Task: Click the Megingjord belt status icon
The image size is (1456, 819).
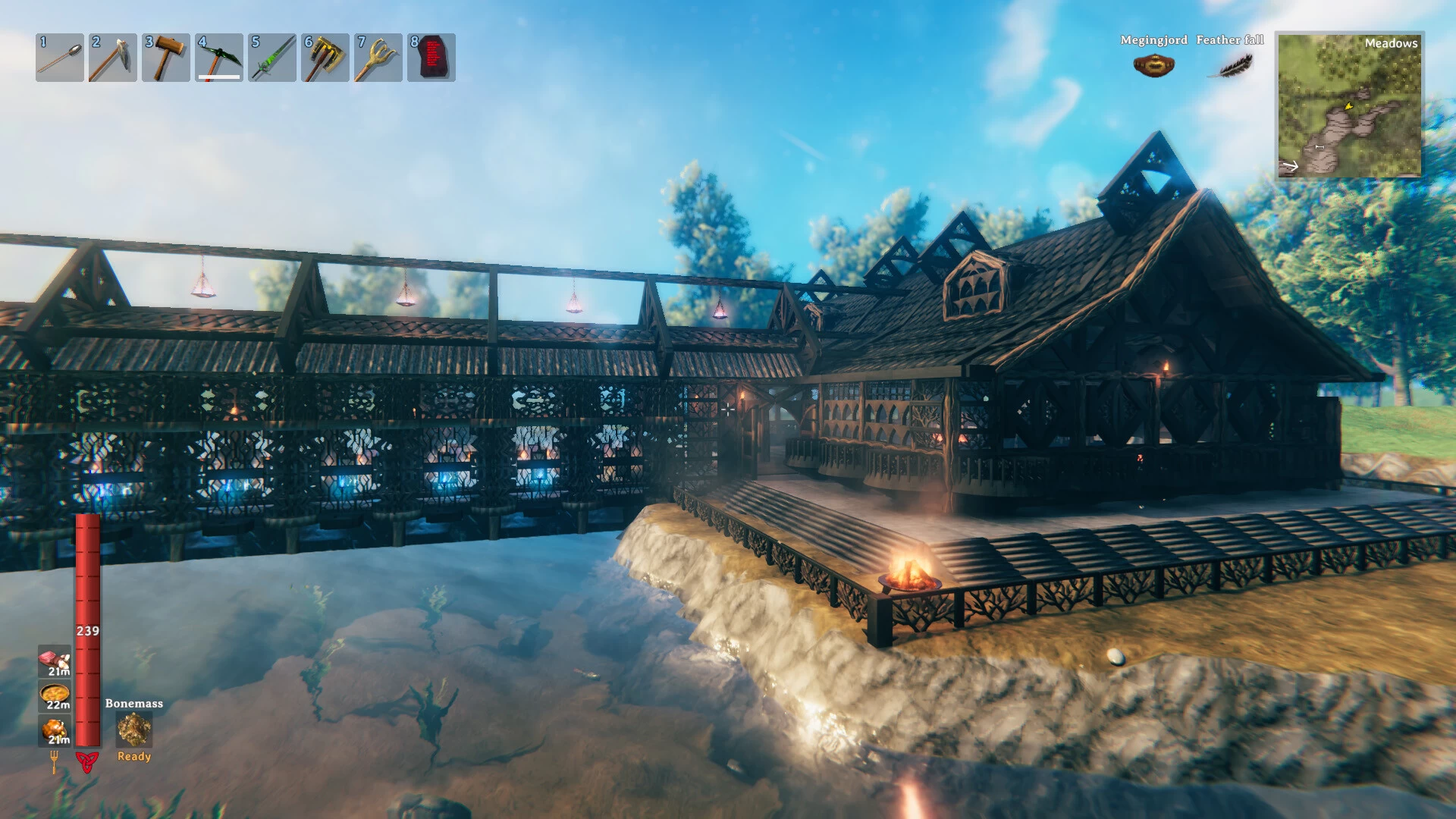Action: click(1153, 66)
